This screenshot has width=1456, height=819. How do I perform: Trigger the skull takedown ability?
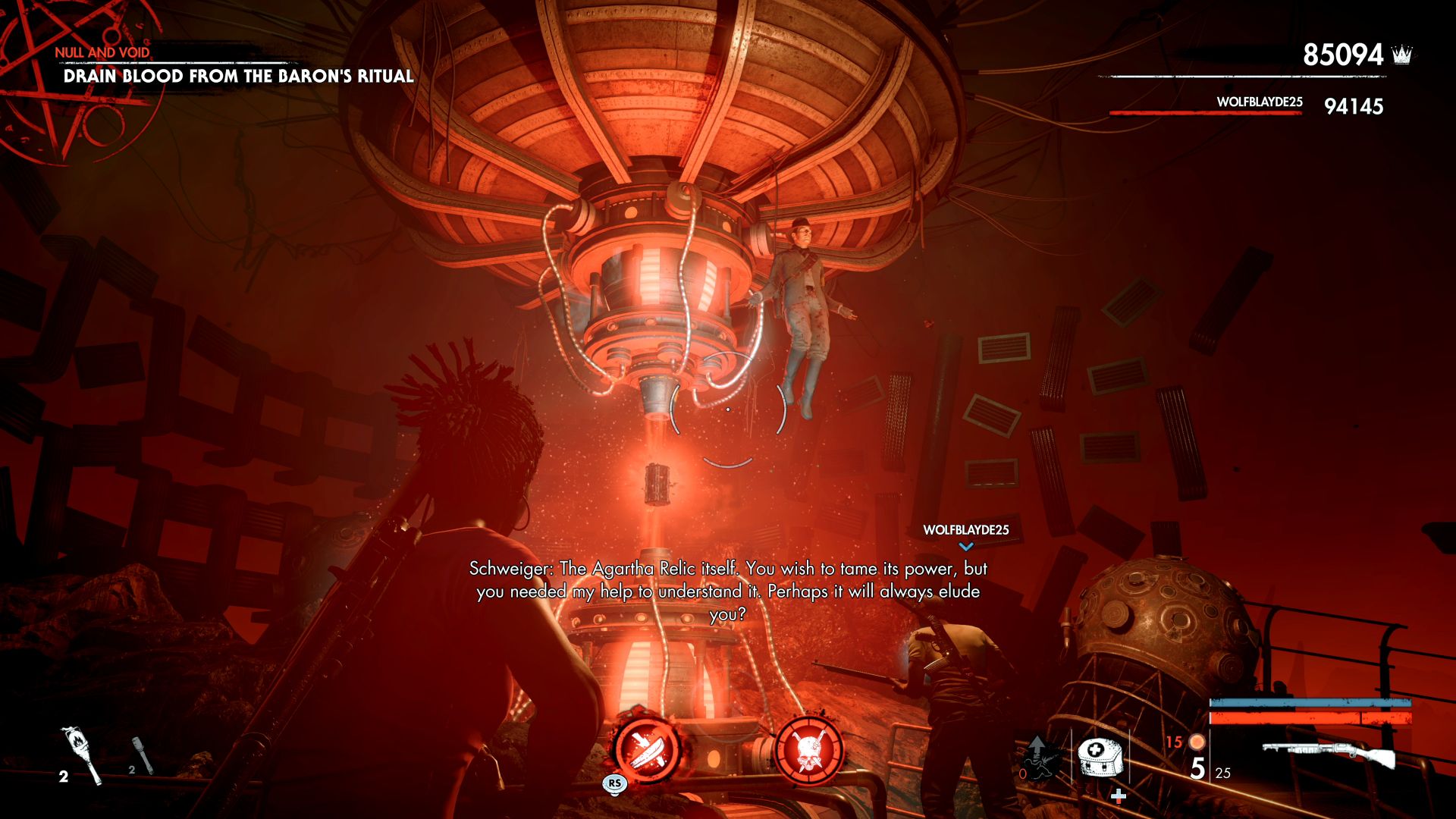809,749
